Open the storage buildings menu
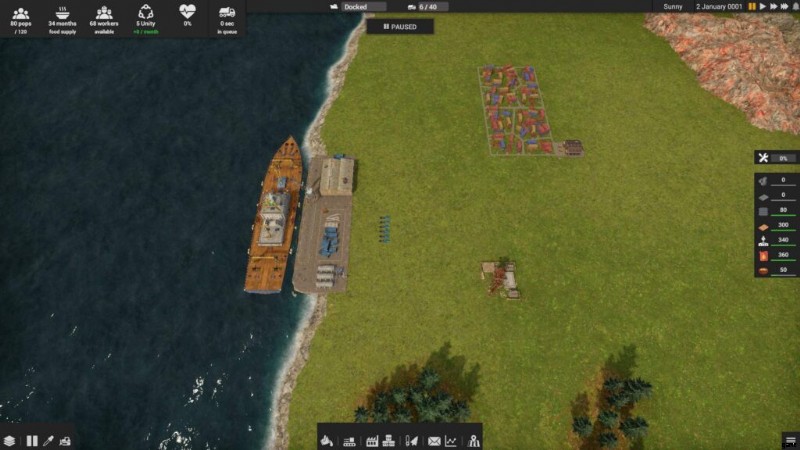800x450 pixels. tap(389, 440)
